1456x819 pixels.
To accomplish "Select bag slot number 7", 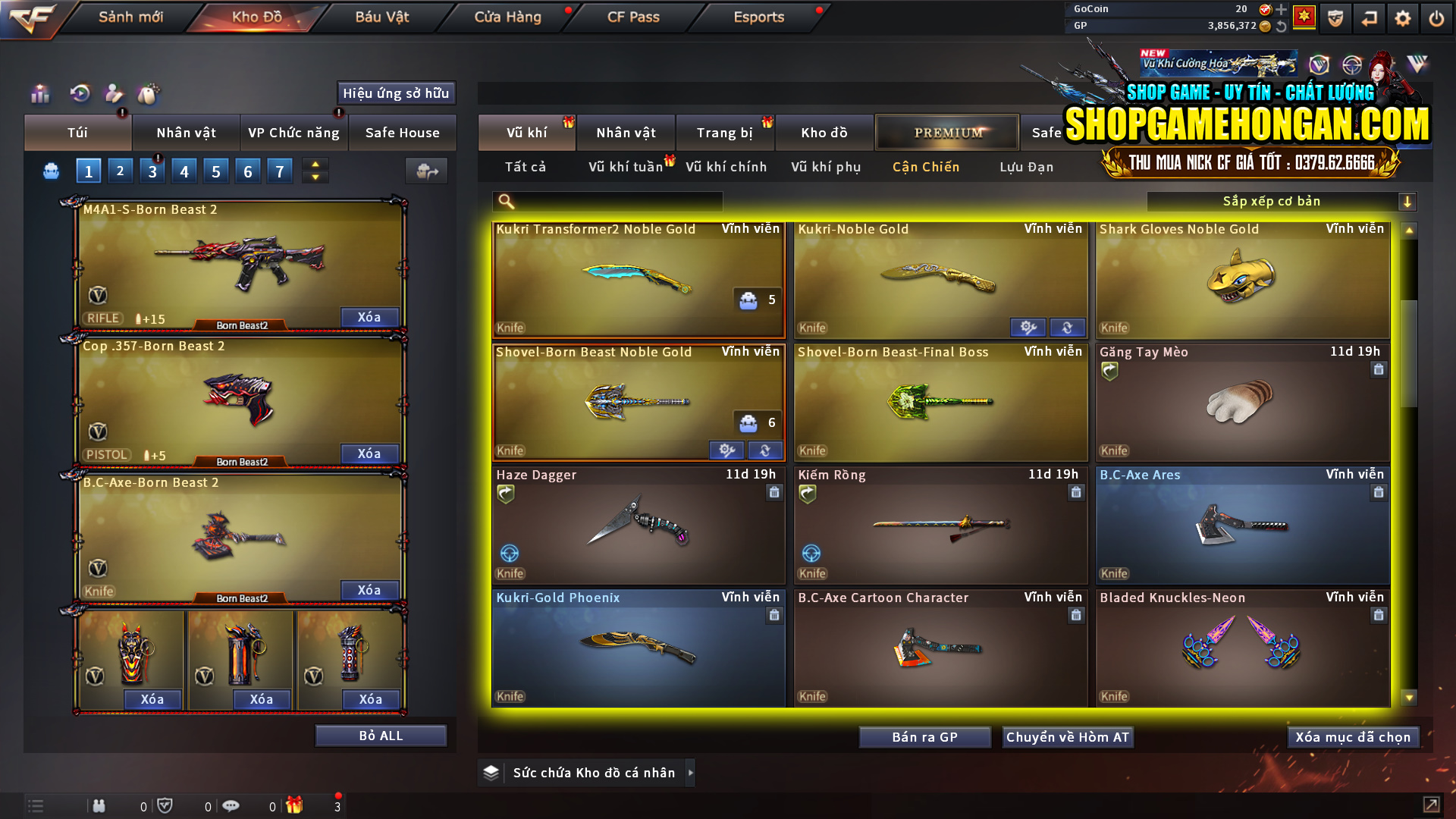I will pos(280,170).
